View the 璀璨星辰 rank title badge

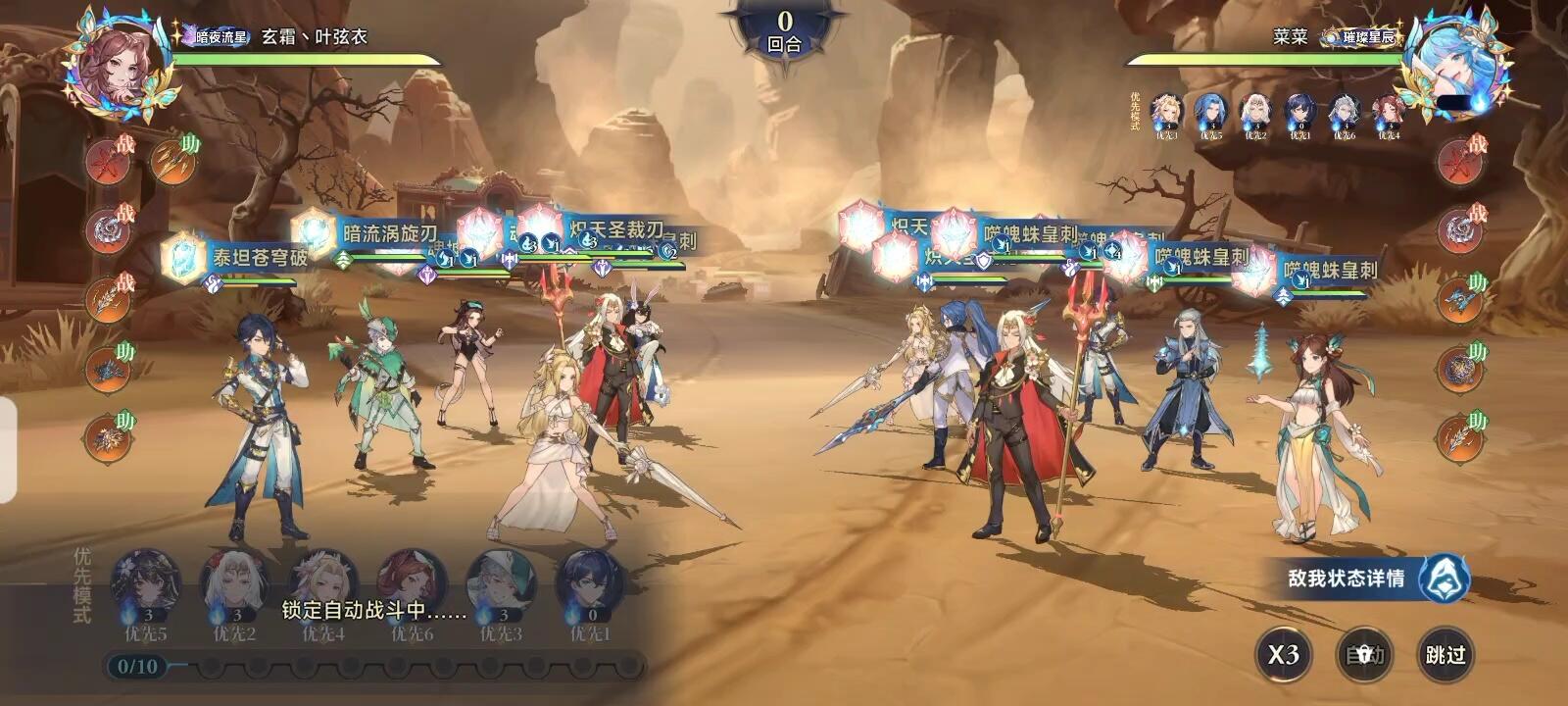(x=1359, y=37)
